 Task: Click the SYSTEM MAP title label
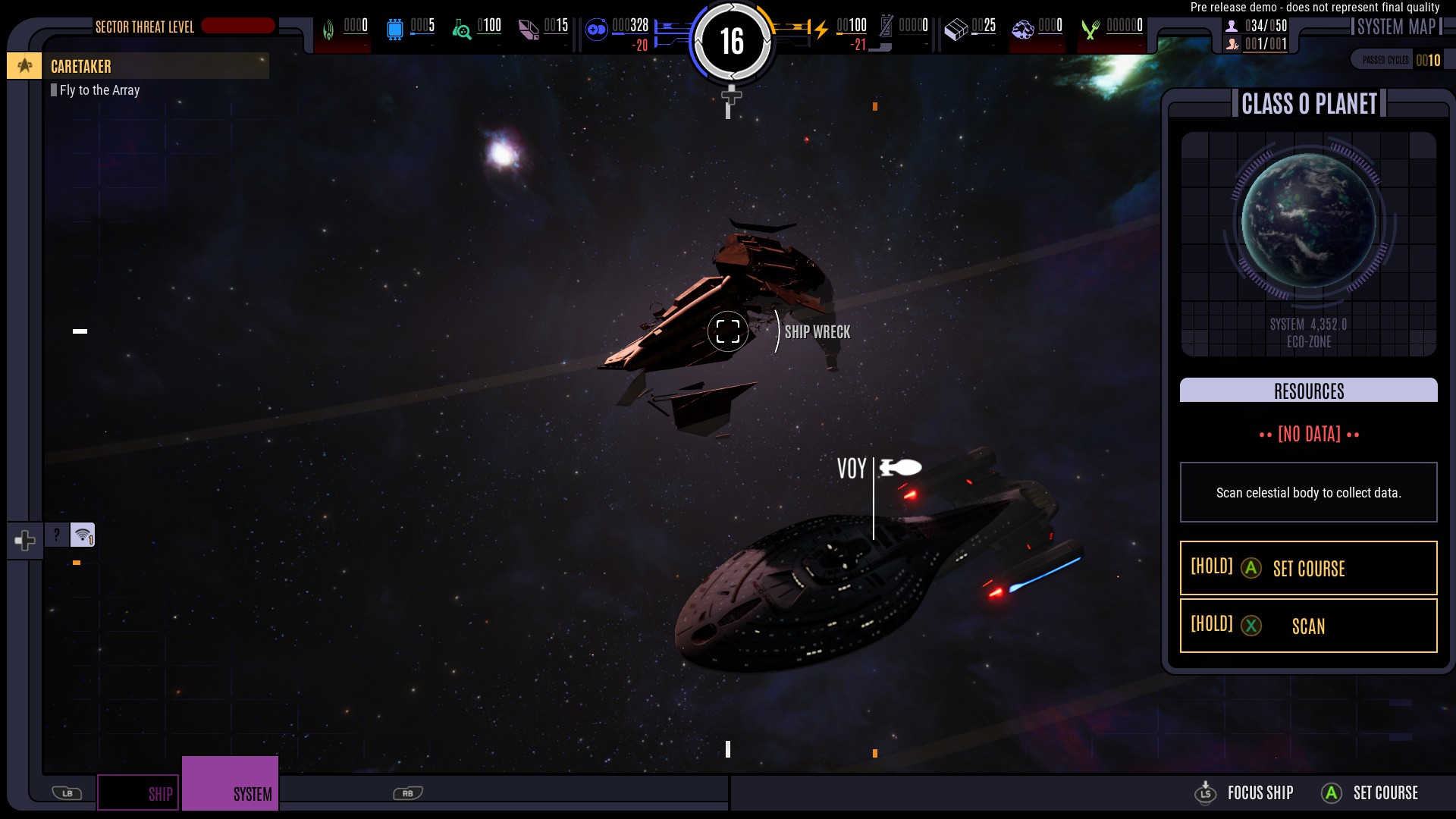pyautogui.click(x=1396, y=27)
